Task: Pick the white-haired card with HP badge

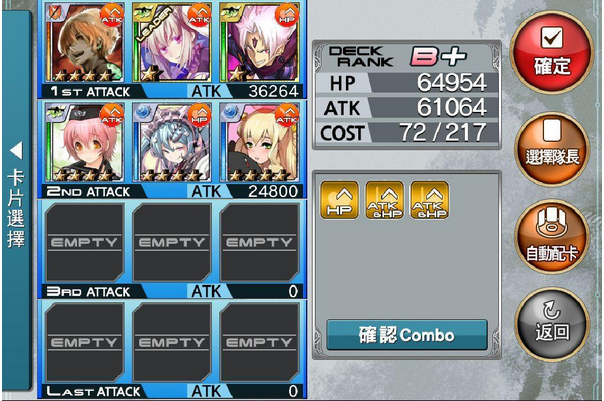Action: pos(260,43)
